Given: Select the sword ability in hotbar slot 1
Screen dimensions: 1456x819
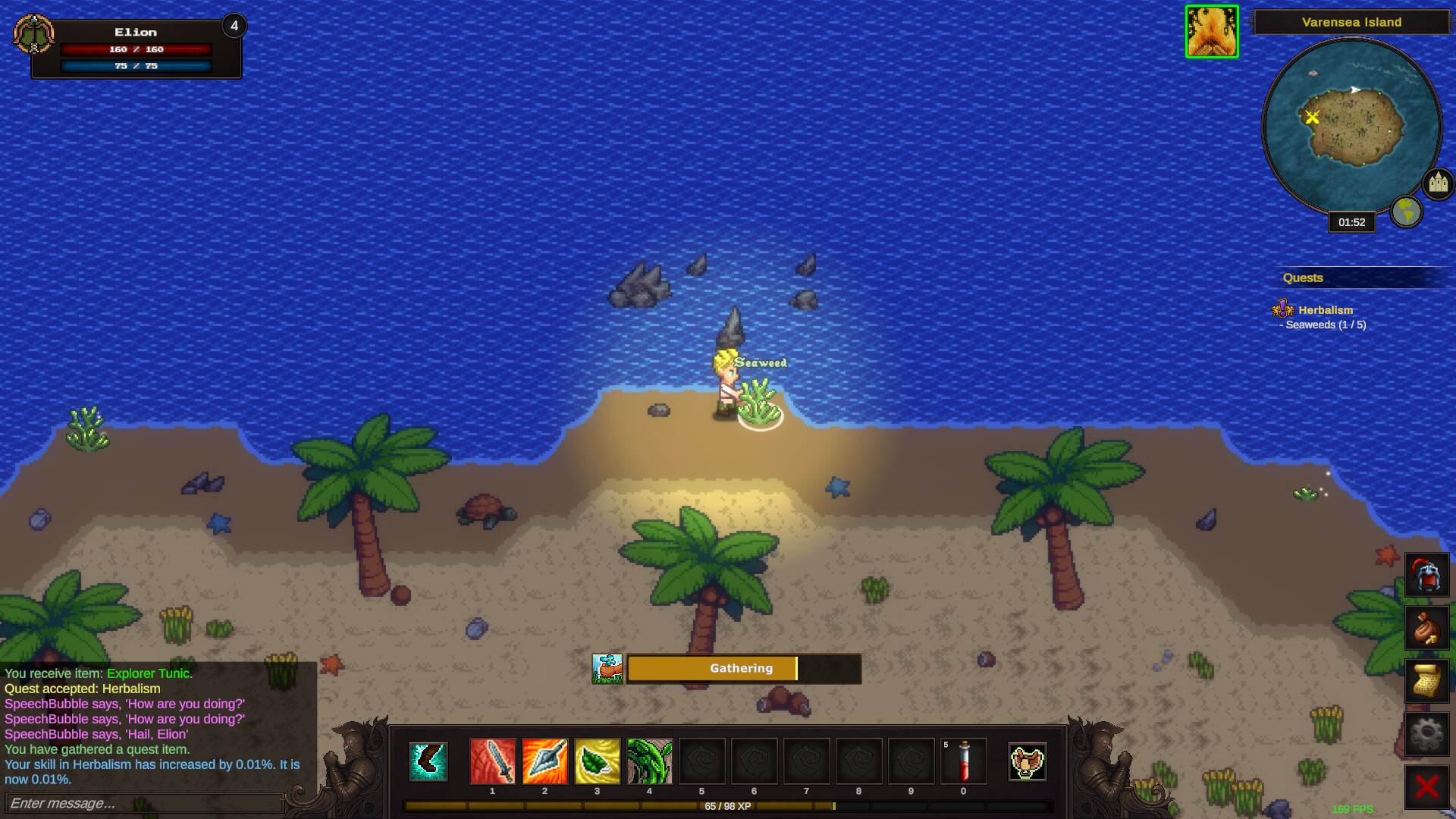Looking at the screenshot, I should pos(493,762).
